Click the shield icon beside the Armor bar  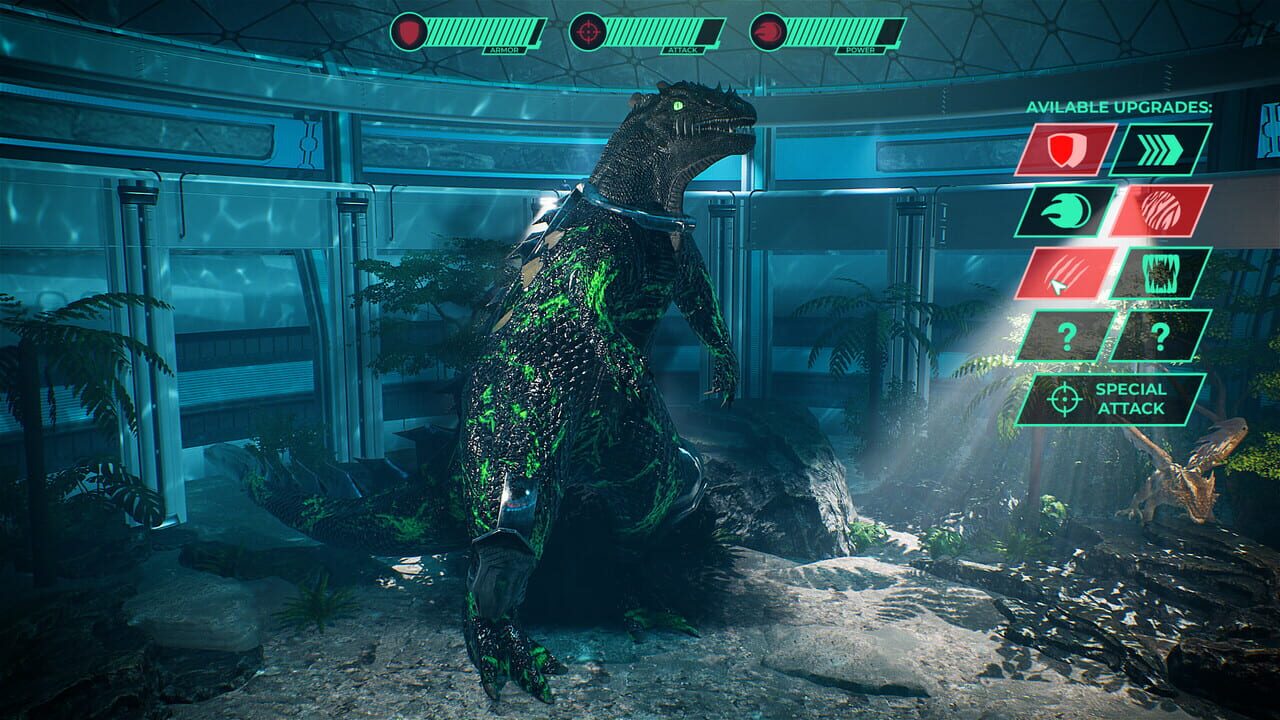409,32
